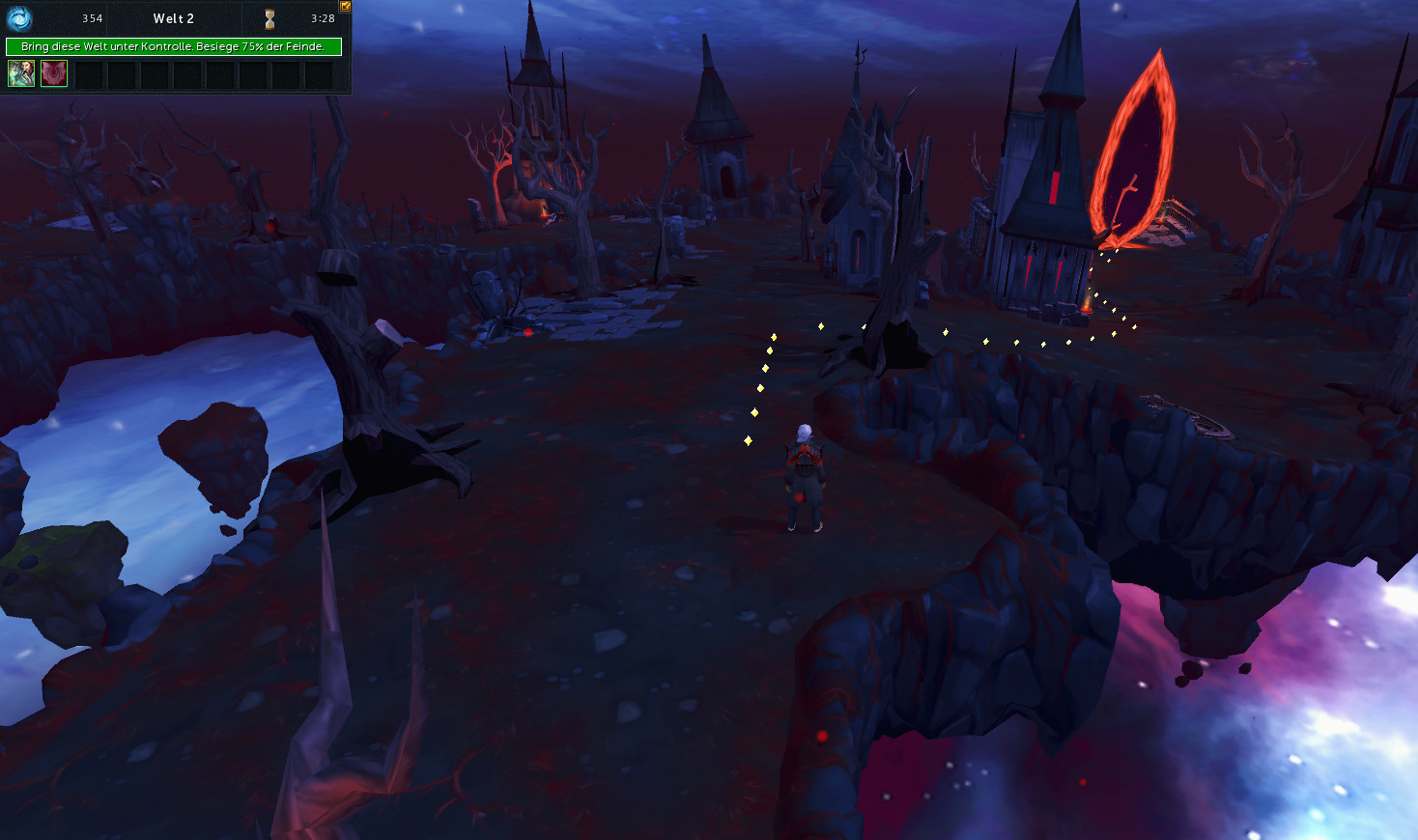Select the bearded wizard portrait slot

click(x=21, y=73)
